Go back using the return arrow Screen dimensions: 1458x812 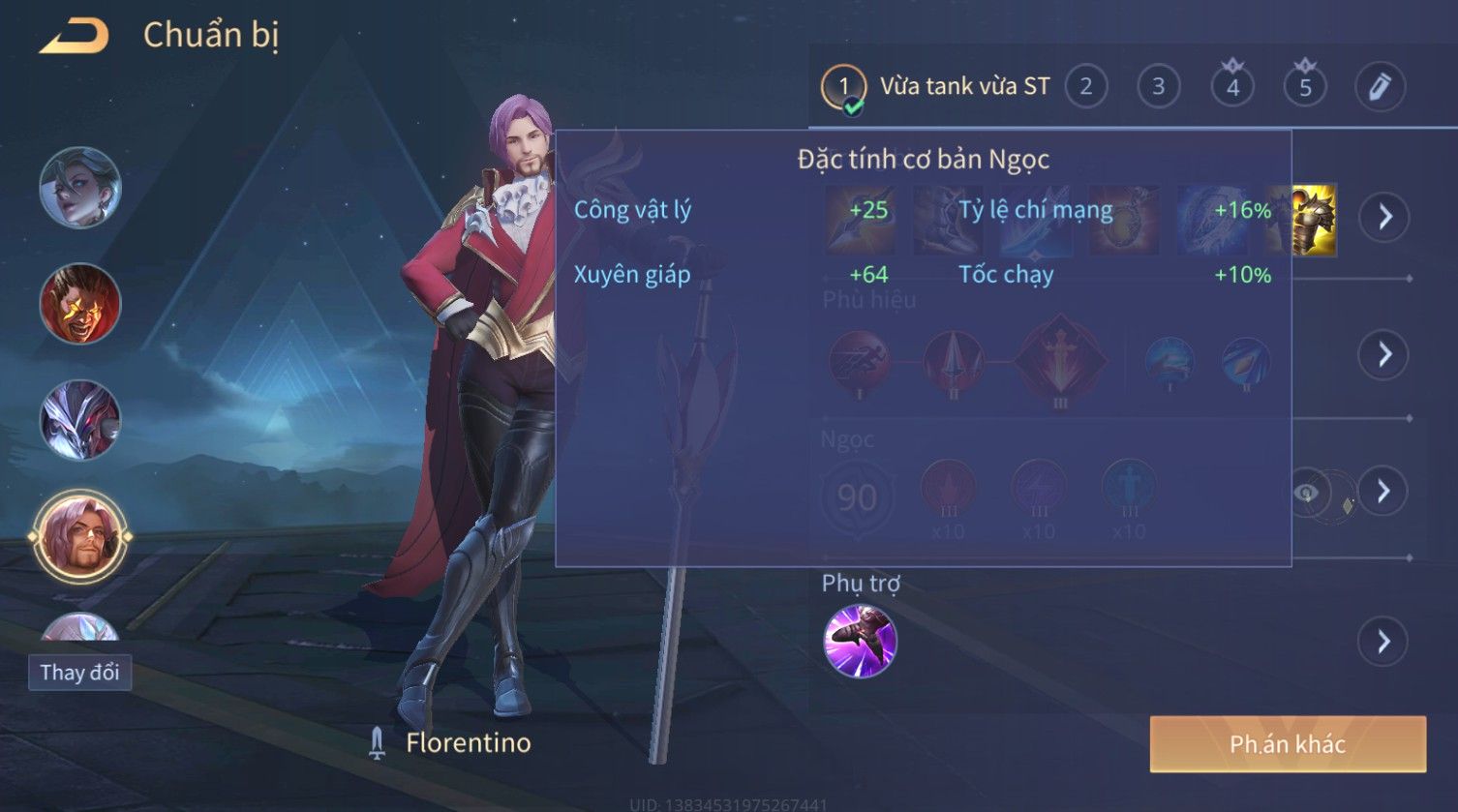pos(74,37)
